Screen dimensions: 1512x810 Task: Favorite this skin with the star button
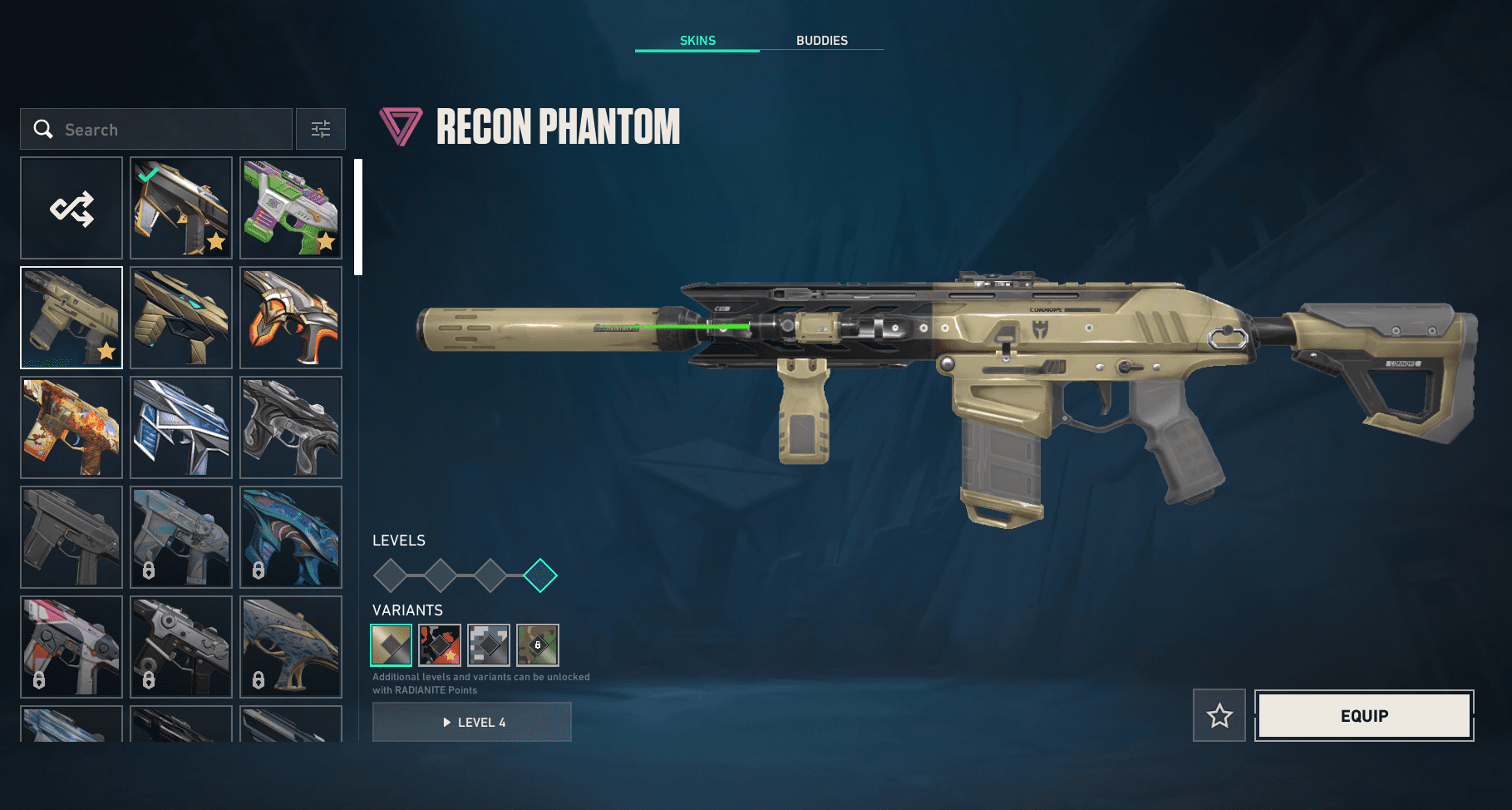point(1219,715)
